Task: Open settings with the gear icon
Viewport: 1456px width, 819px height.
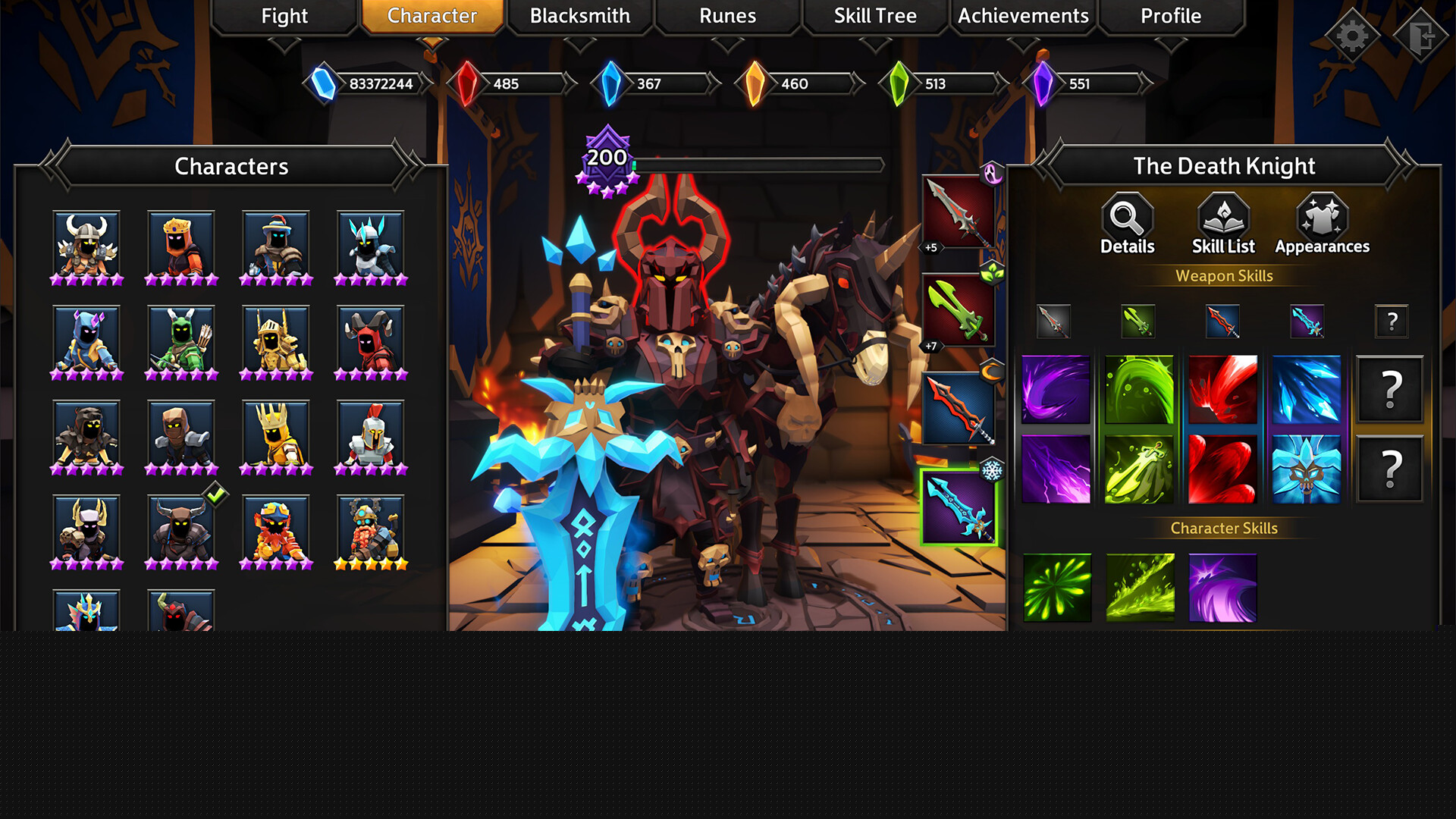Action: [1352, 35]
